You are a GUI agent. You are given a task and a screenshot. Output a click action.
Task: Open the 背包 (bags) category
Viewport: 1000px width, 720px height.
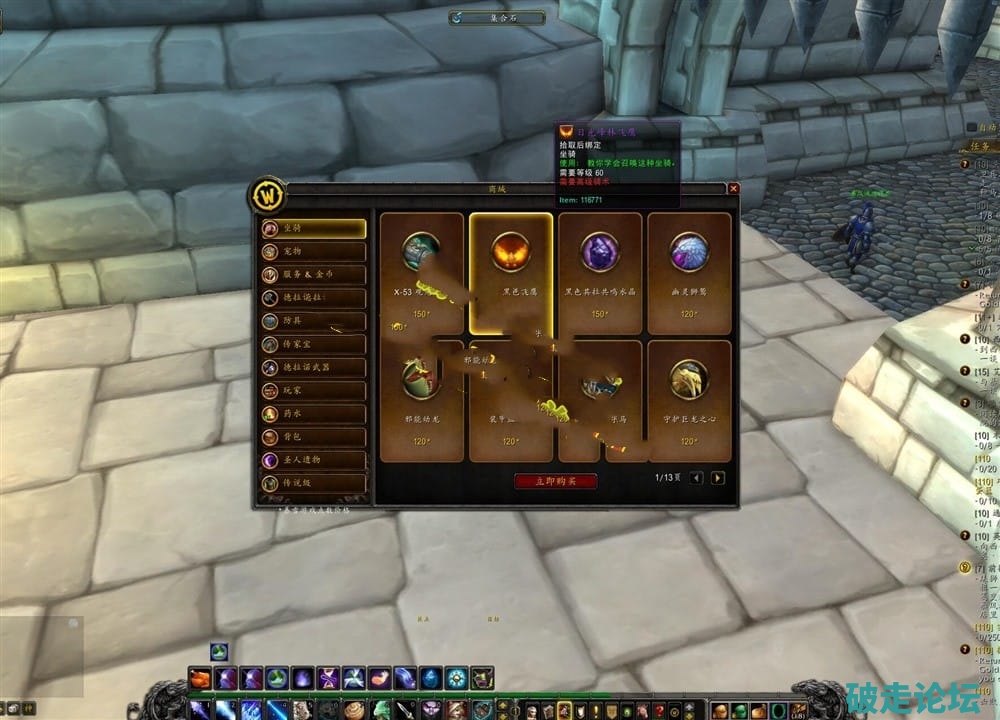(x=313, y=437)
